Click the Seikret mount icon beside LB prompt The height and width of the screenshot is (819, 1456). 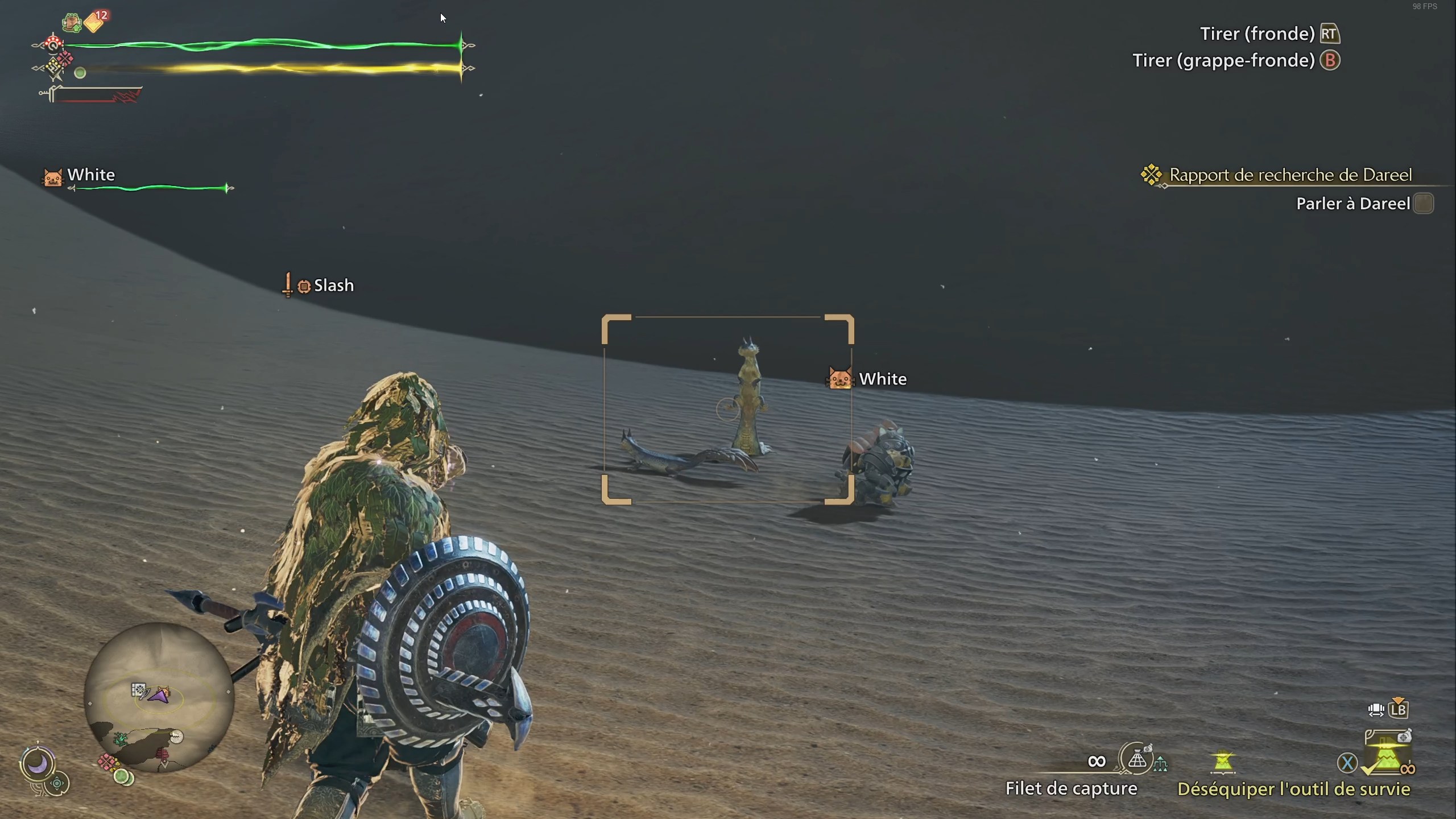pos(1377,709)
